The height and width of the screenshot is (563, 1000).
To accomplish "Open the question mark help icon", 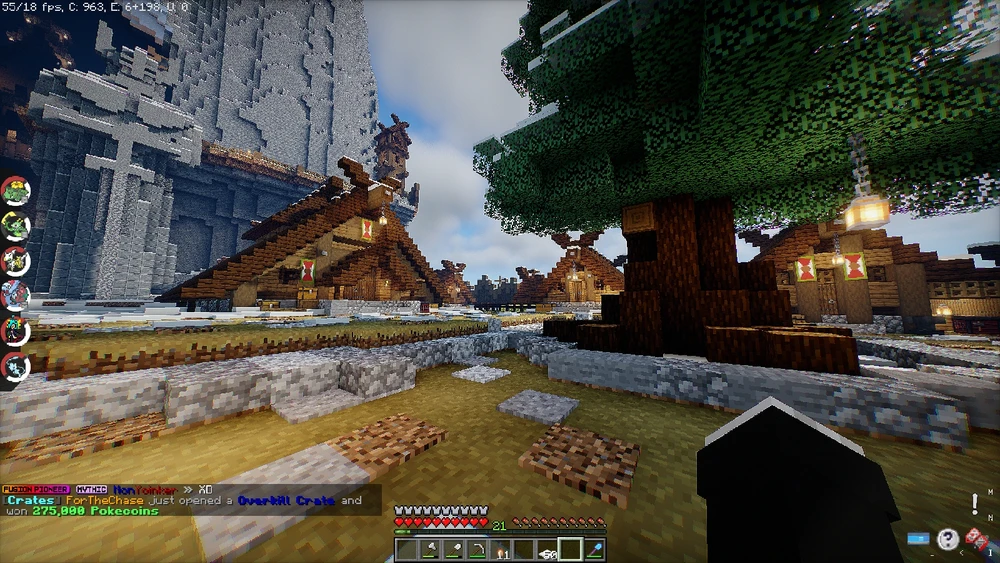I will pos(947,540).
